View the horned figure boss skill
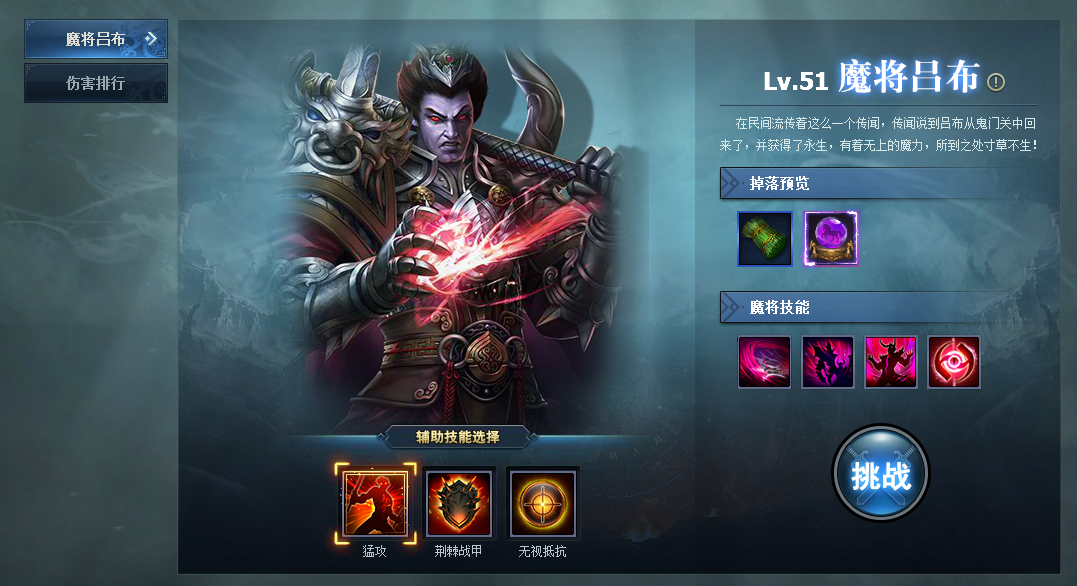The height and width of the screenshot is (586, 1077). click(891, 362)
